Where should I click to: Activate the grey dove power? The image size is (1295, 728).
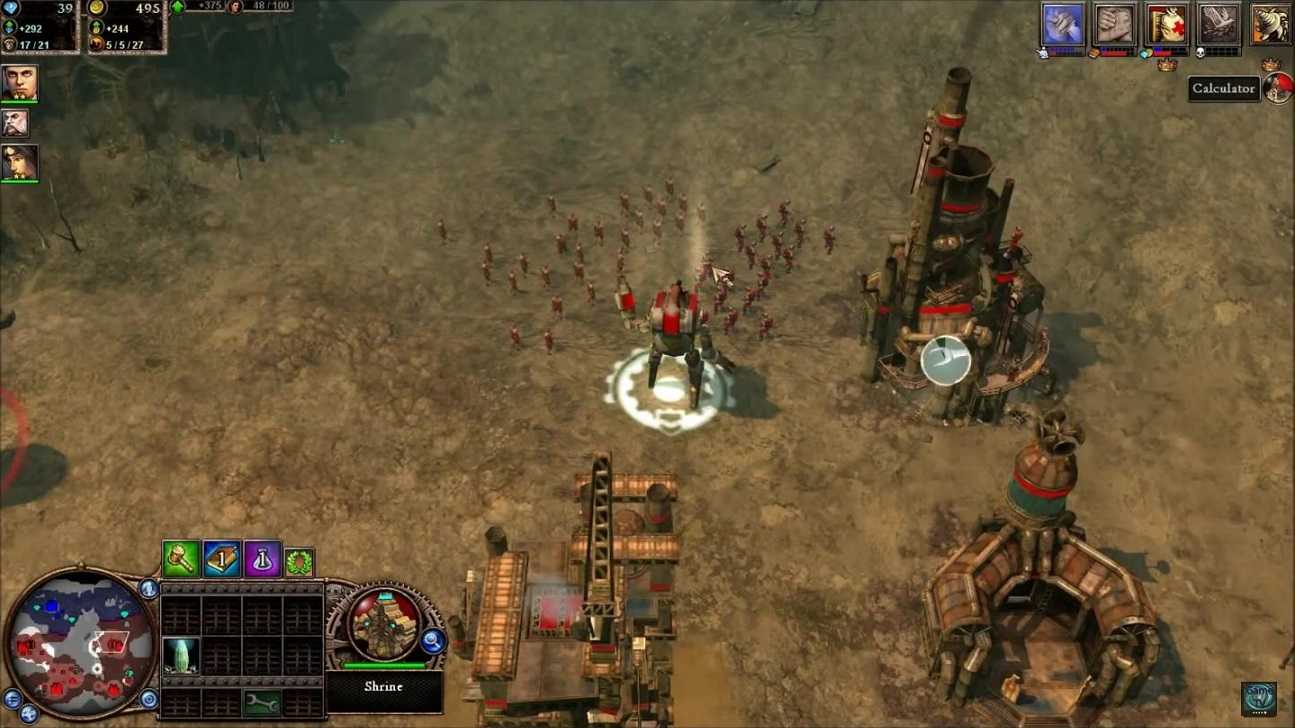tap(1218, 24)
